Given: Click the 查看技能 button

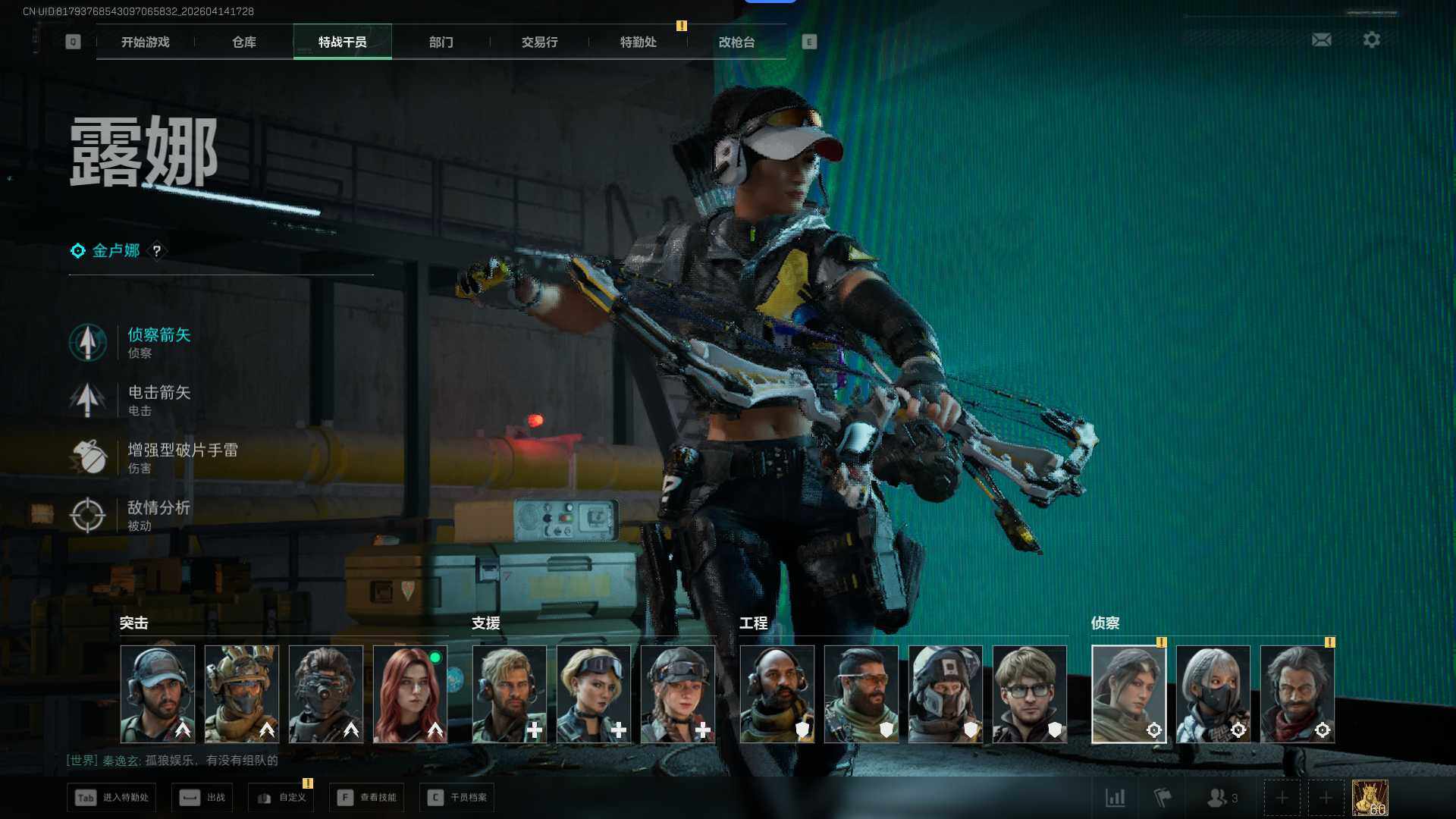Looking at the screenshot, I should (367, 798).
